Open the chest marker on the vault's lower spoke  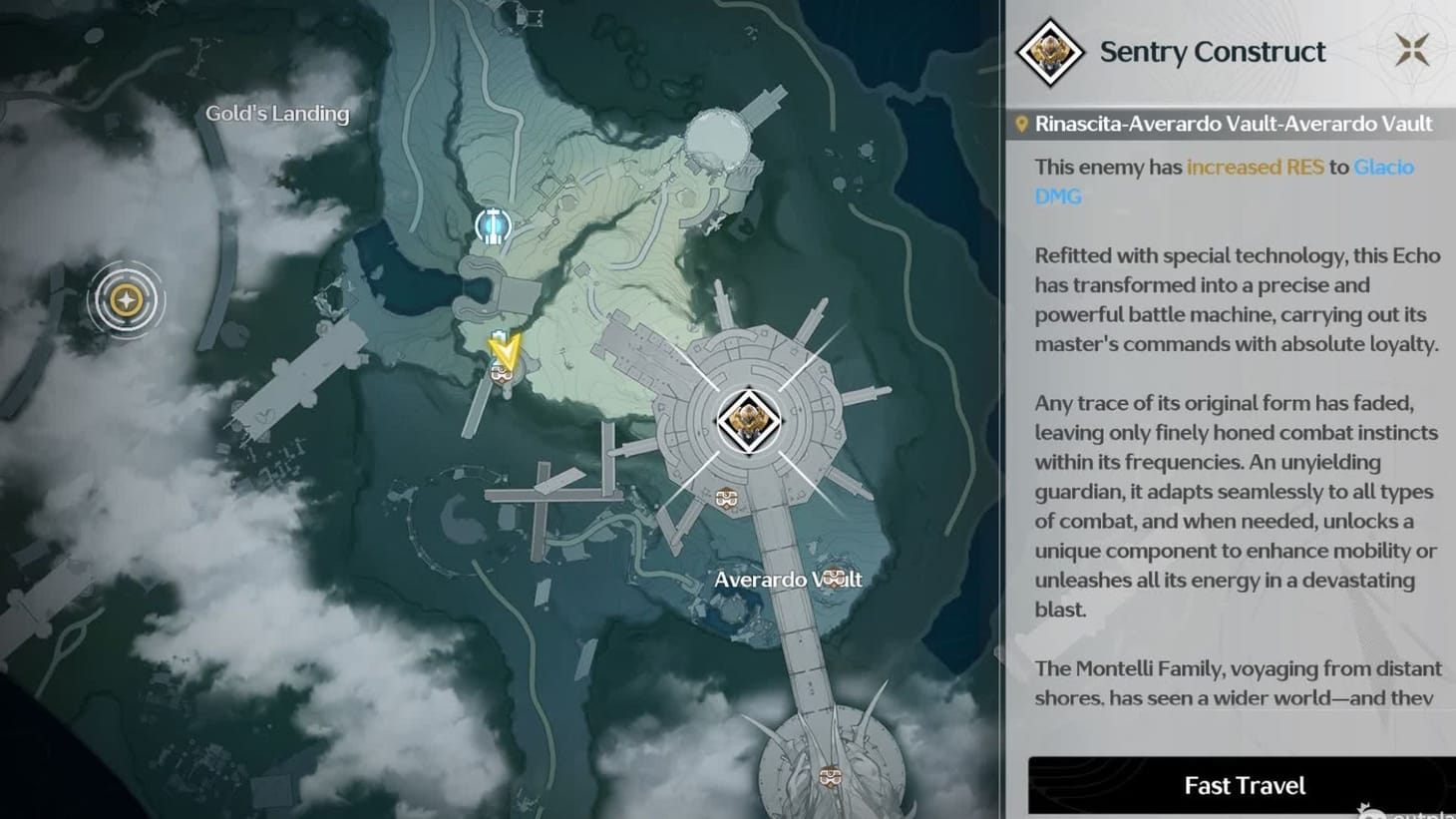click(725, 496)
